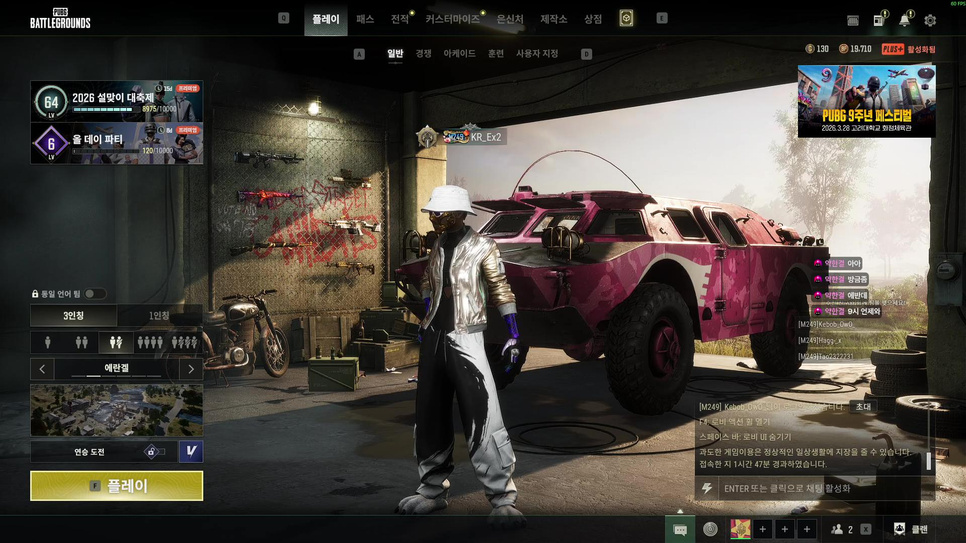Switch to 1인칭 first-person perspective
The width and height of the screenshot is (966, 543).
coord(159,316)
